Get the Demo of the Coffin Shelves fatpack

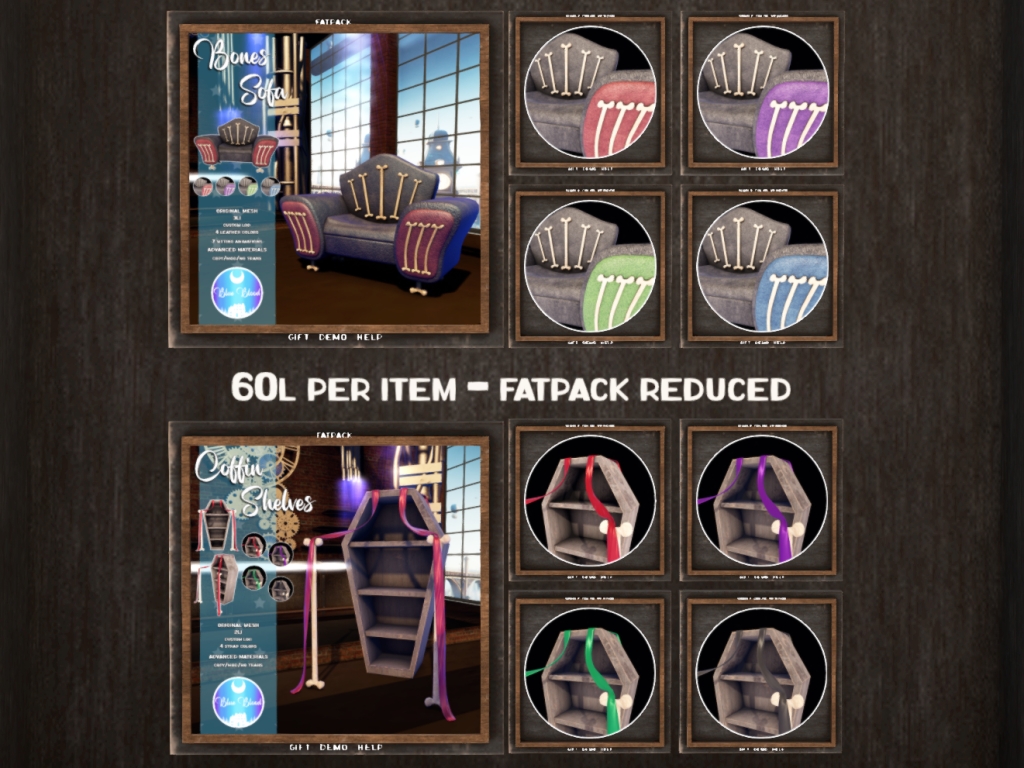(333, 748)
